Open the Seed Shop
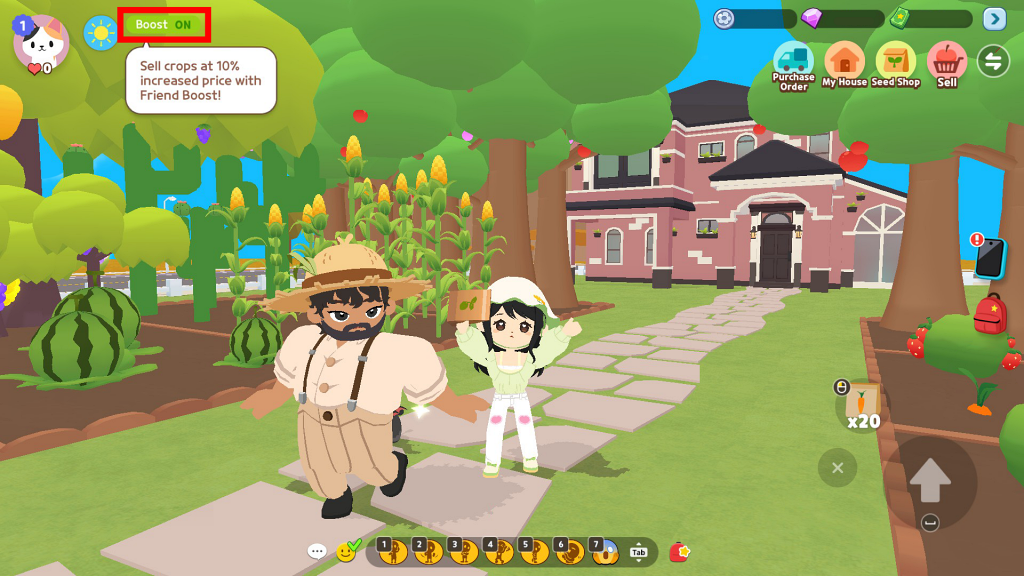 click(x=895, y=62)
